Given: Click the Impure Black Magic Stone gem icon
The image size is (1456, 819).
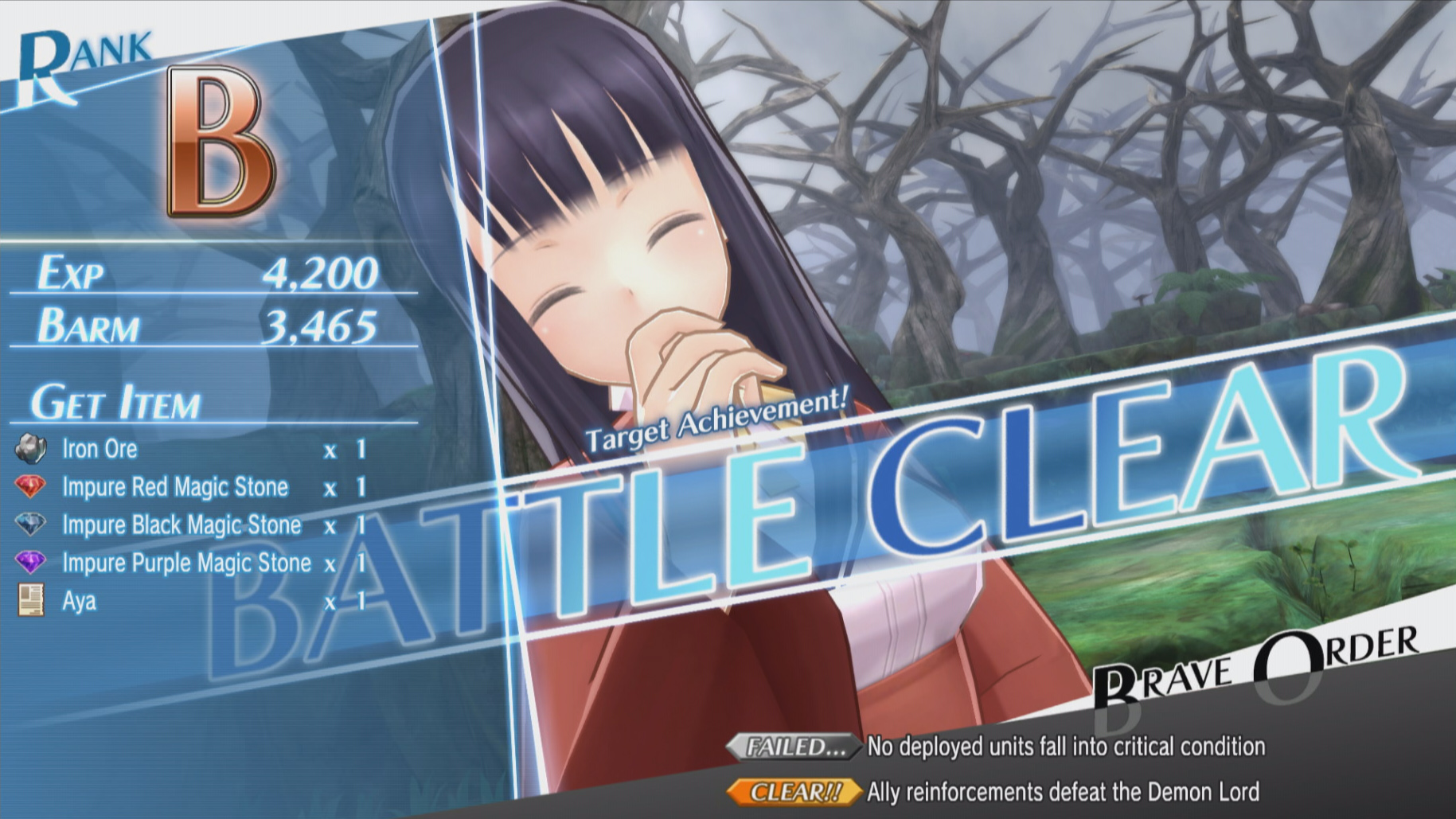Looking at the screenshot, I should (x=30, y=525).
